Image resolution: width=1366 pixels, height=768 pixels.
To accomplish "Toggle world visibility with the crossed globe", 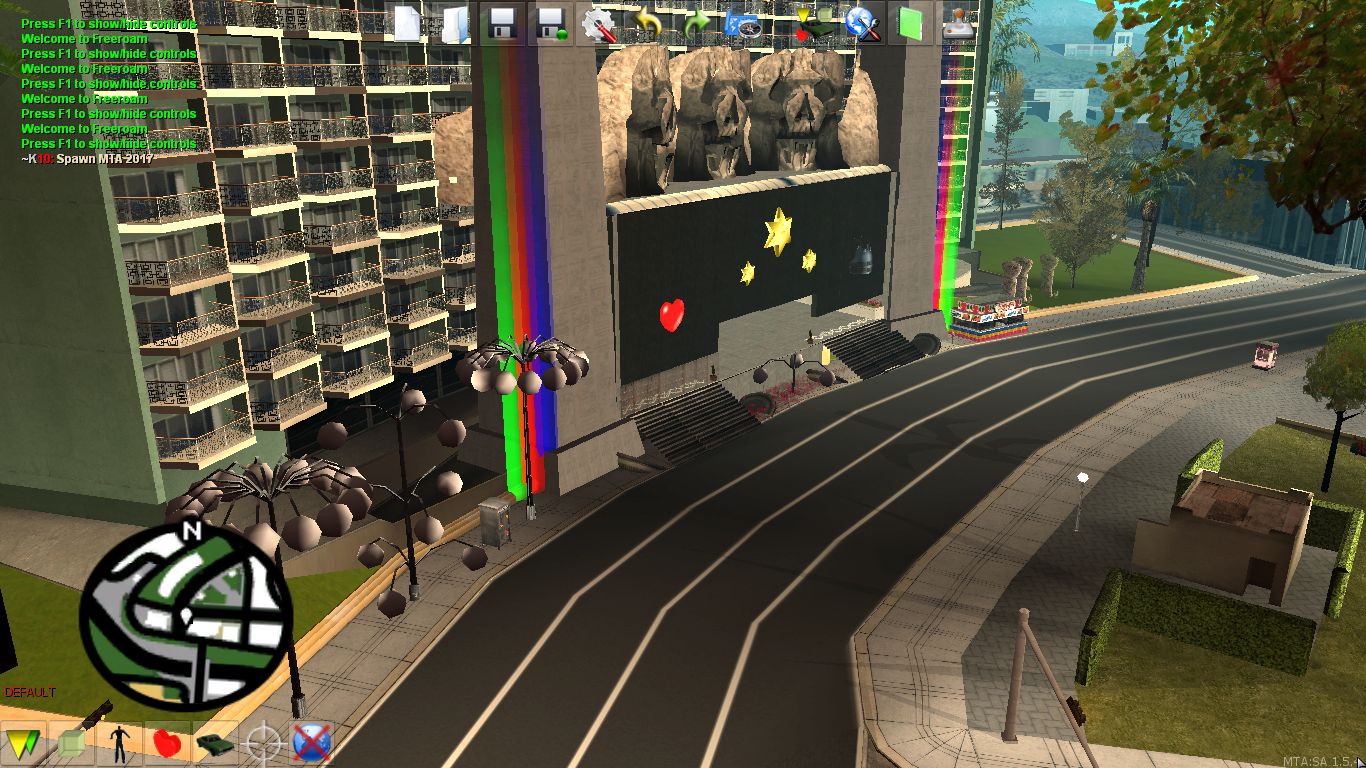I will (312, 740).
